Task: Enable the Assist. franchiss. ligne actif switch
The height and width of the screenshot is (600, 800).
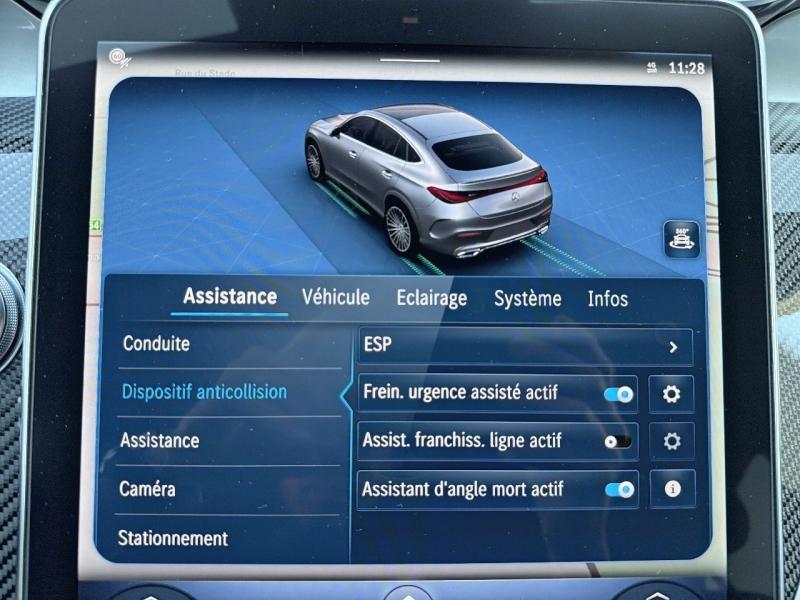Action: tap(618, 441)
